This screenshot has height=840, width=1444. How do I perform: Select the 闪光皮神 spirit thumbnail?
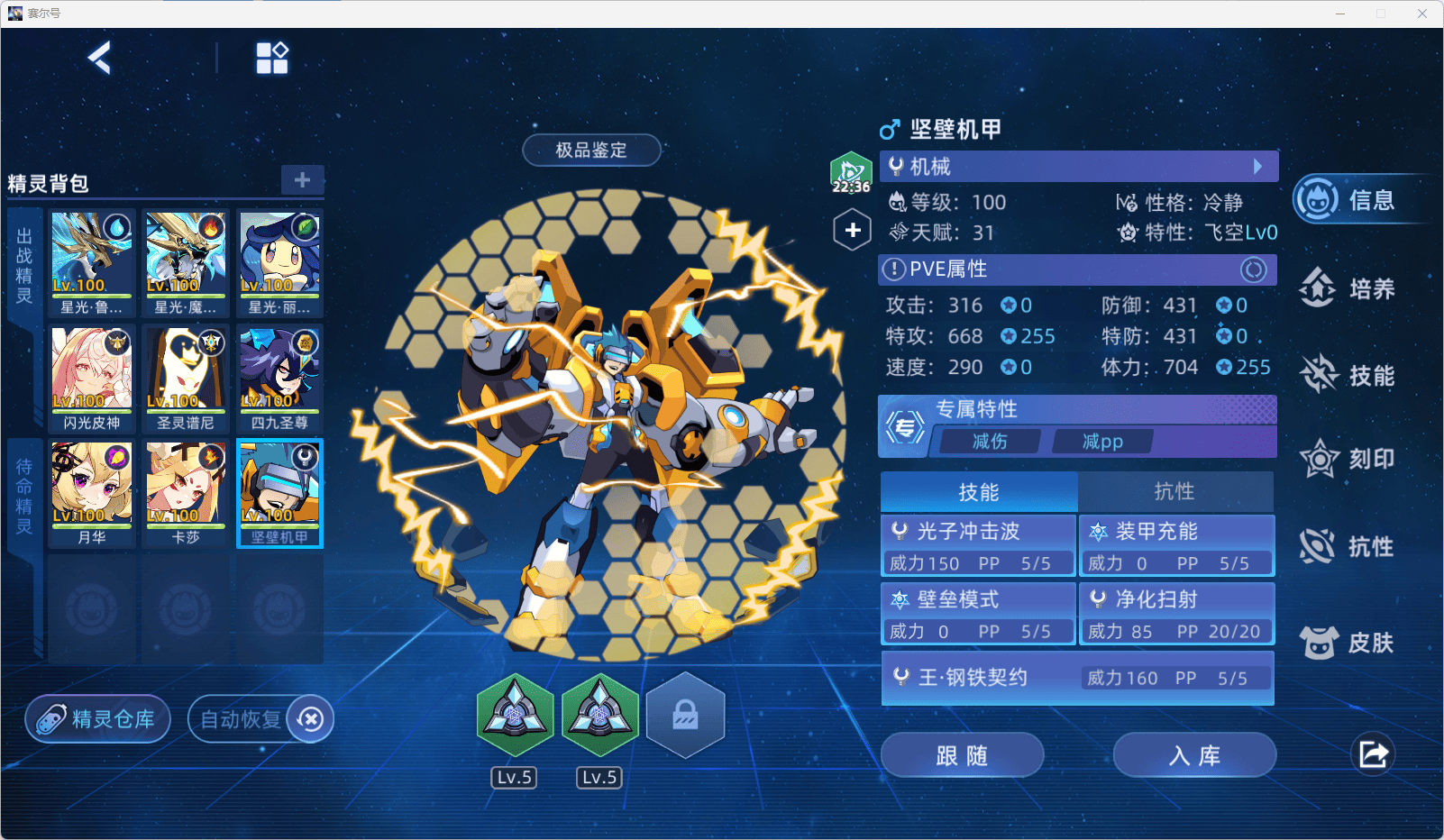(92, 377)
